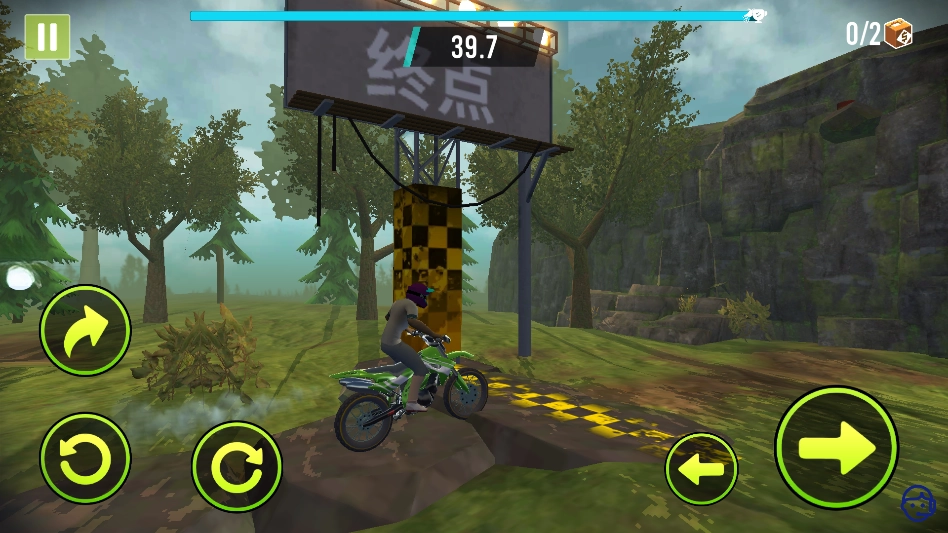Screen dimensions: 948x533
Task: Tap the small left arrow brake button
Action: pos(701,468)
